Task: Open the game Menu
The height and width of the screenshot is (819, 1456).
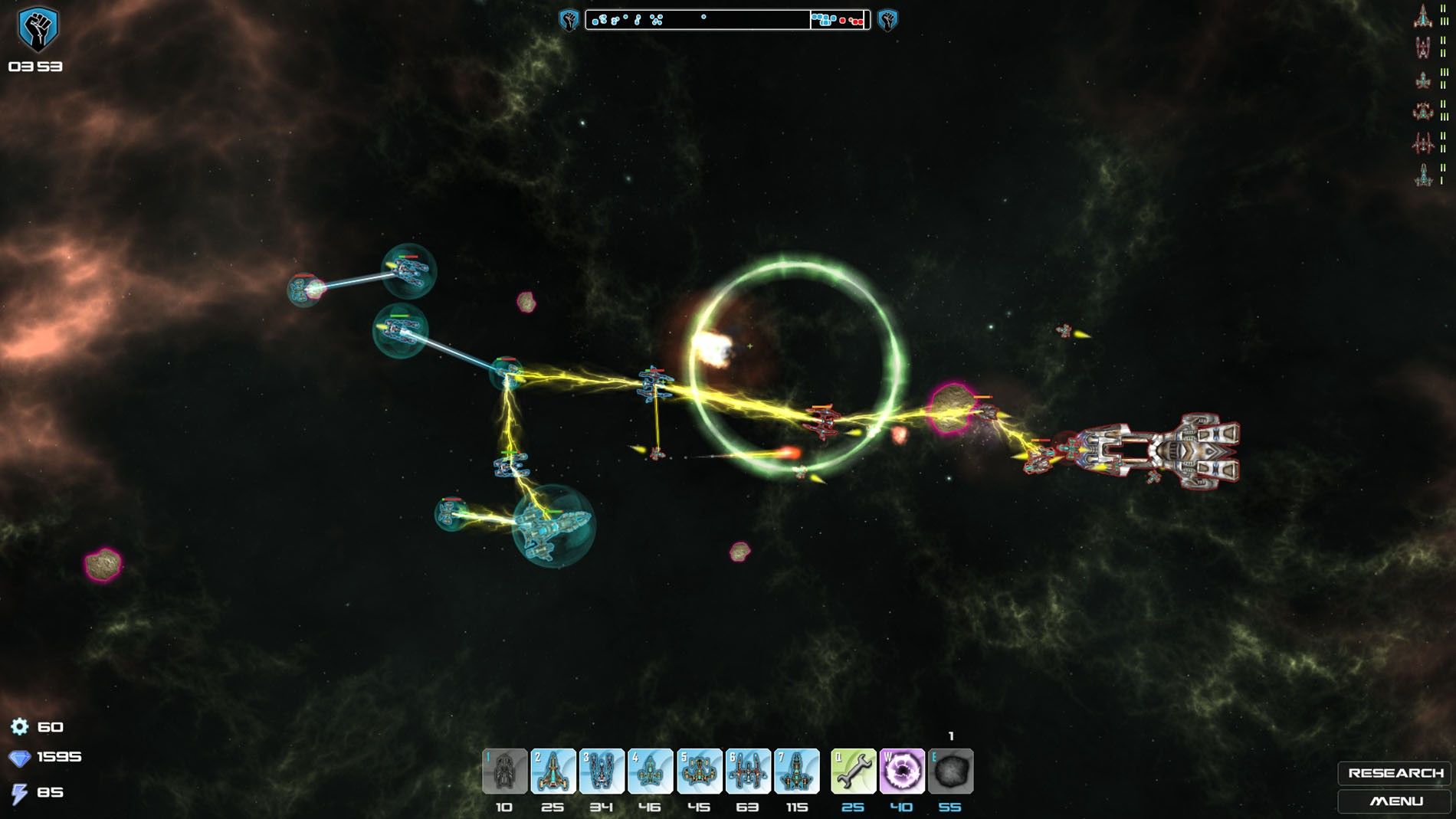Action: point(1395,801)
